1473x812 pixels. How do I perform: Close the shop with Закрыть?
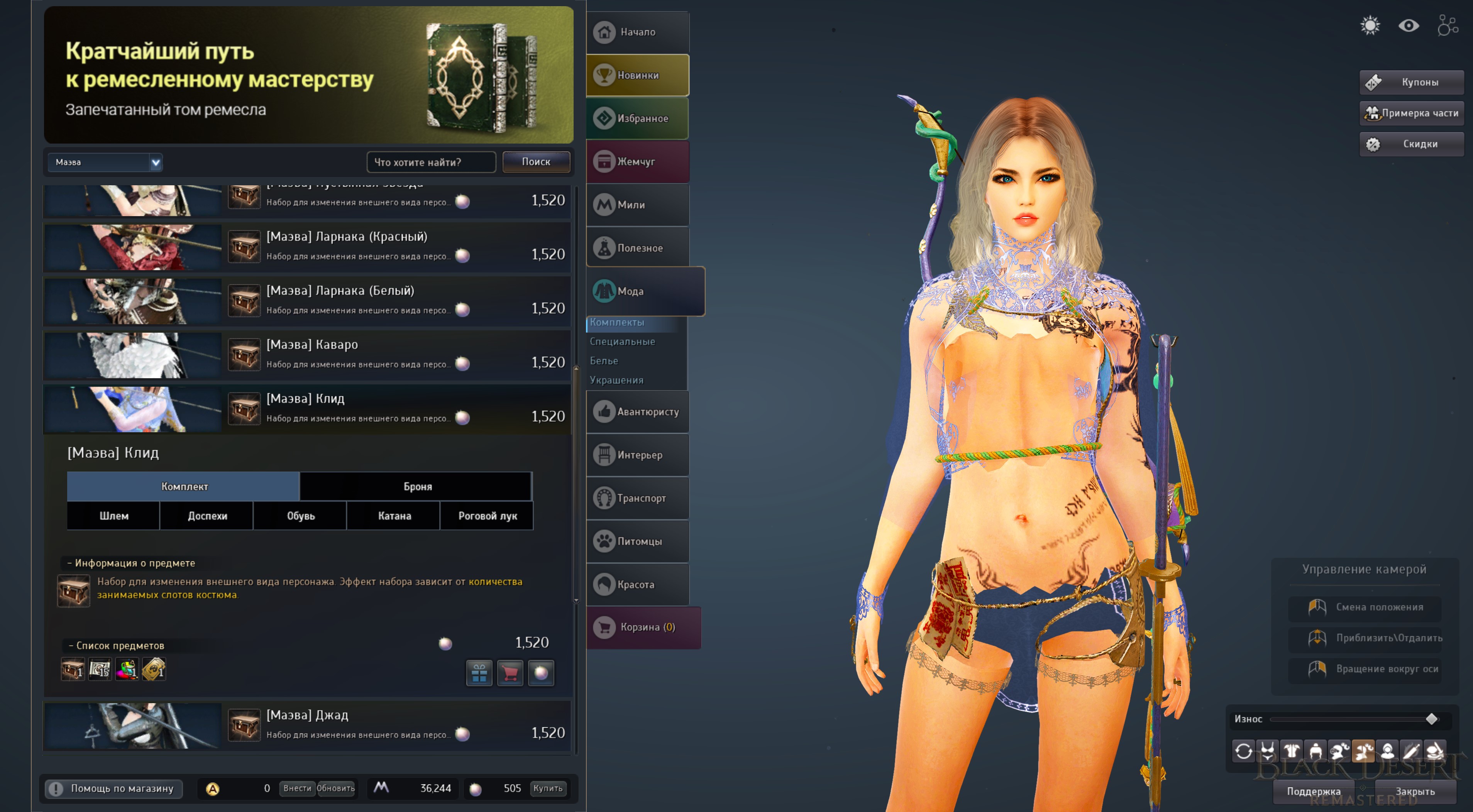click(x=1415, y=792)
